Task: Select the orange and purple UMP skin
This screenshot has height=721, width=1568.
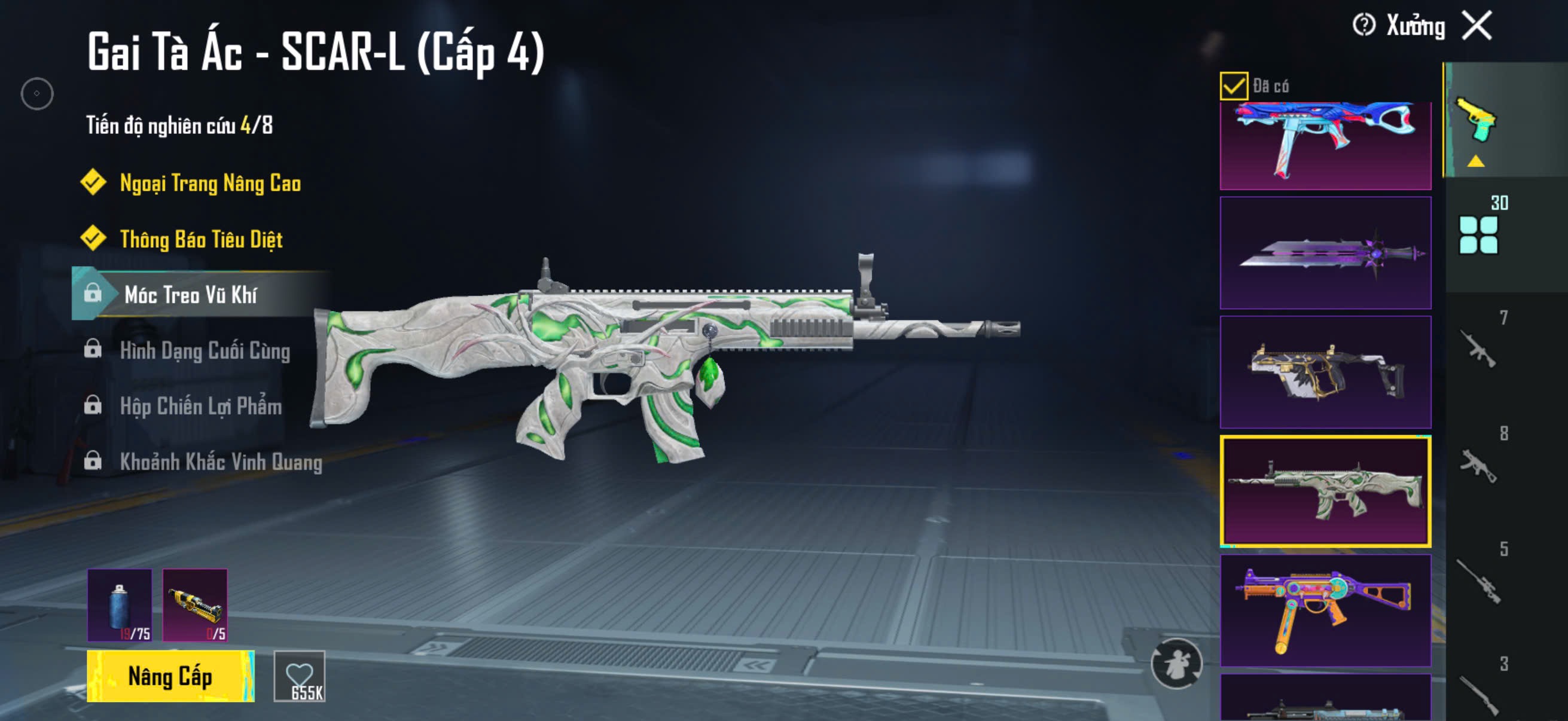Action: 1325,610
